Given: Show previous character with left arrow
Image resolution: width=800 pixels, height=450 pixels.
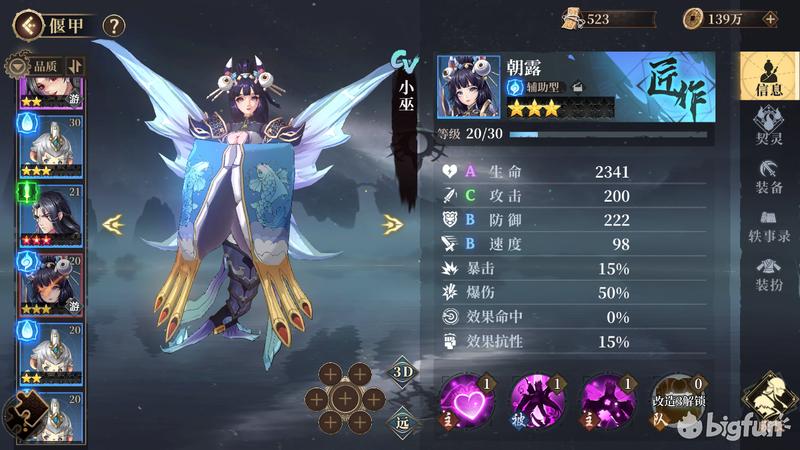Looking at the screenshot, I should click(x=113, y=224).
